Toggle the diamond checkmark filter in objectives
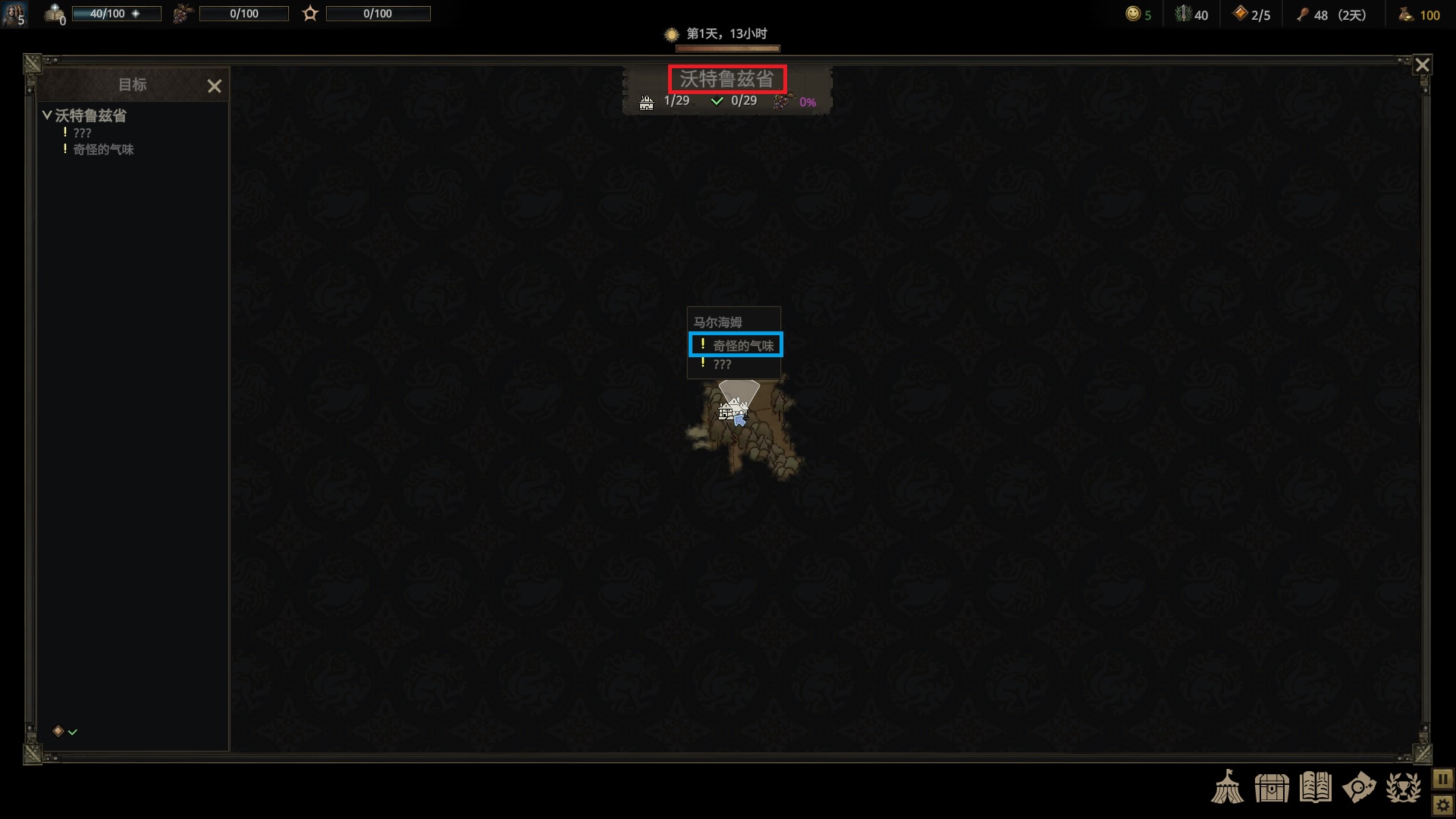The image size is (1456, 819). pos(65,731)
